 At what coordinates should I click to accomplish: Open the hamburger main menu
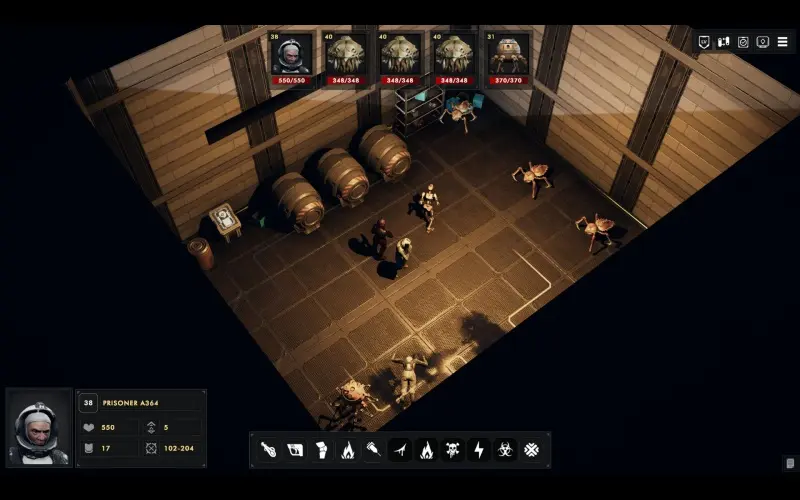coord(782,42)
